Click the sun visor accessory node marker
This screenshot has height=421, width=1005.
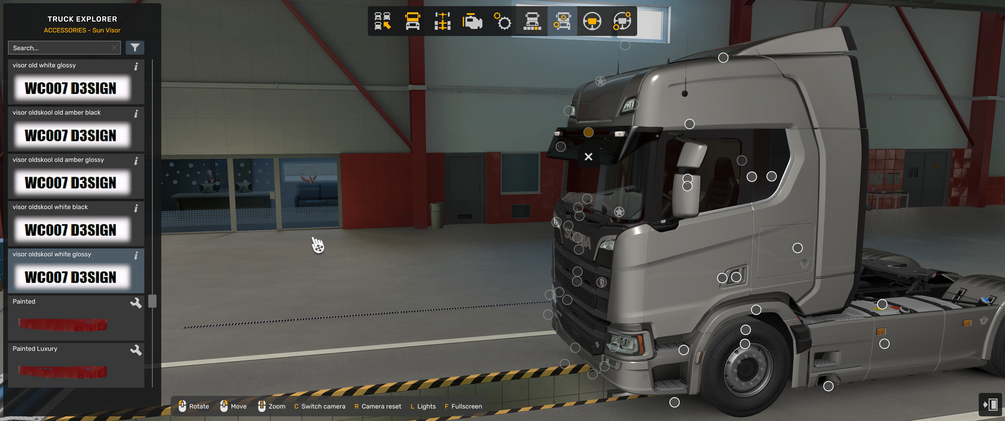click(588, 132)
